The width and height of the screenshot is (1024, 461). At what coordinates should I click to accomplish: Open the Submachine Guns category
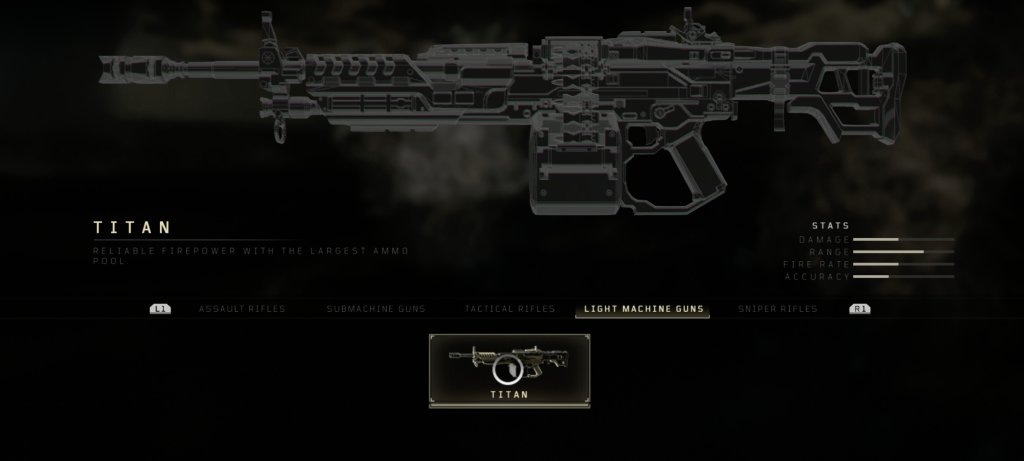375,309
